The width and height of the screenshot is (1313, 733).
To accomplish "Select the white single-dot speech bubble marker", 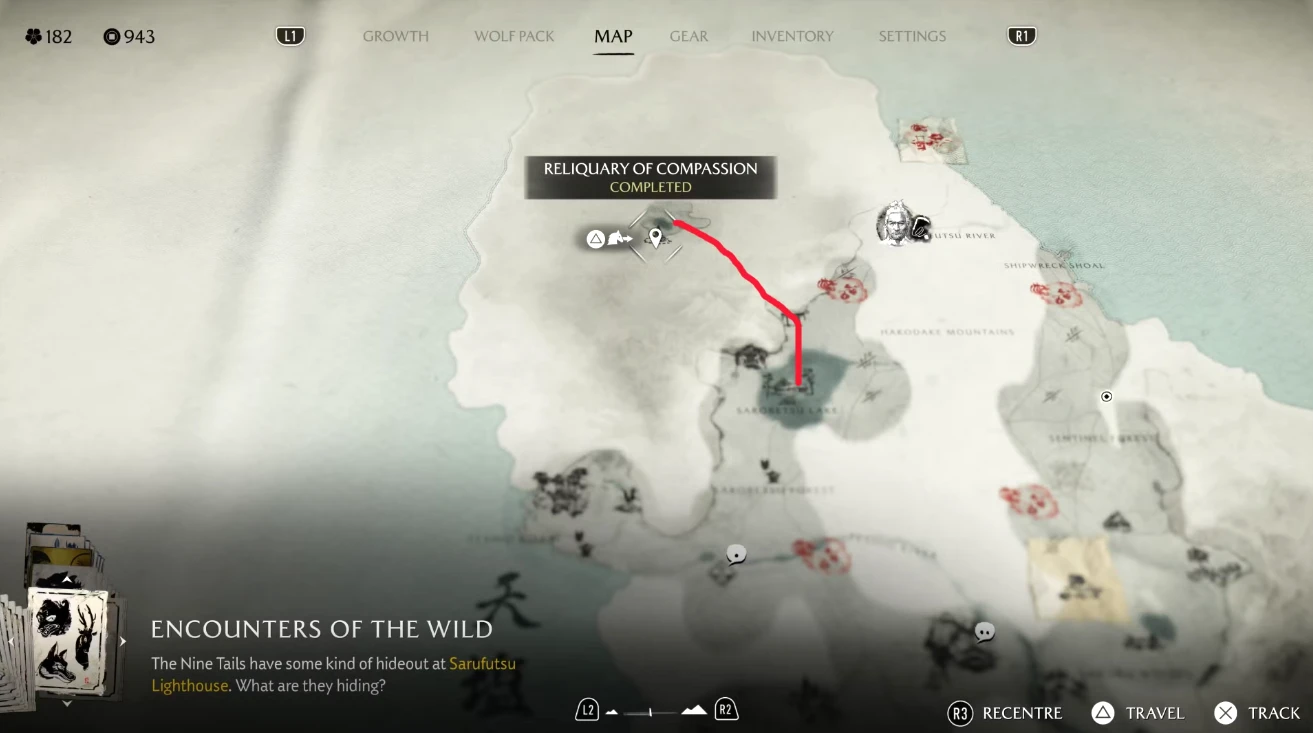I will (737, 555).
